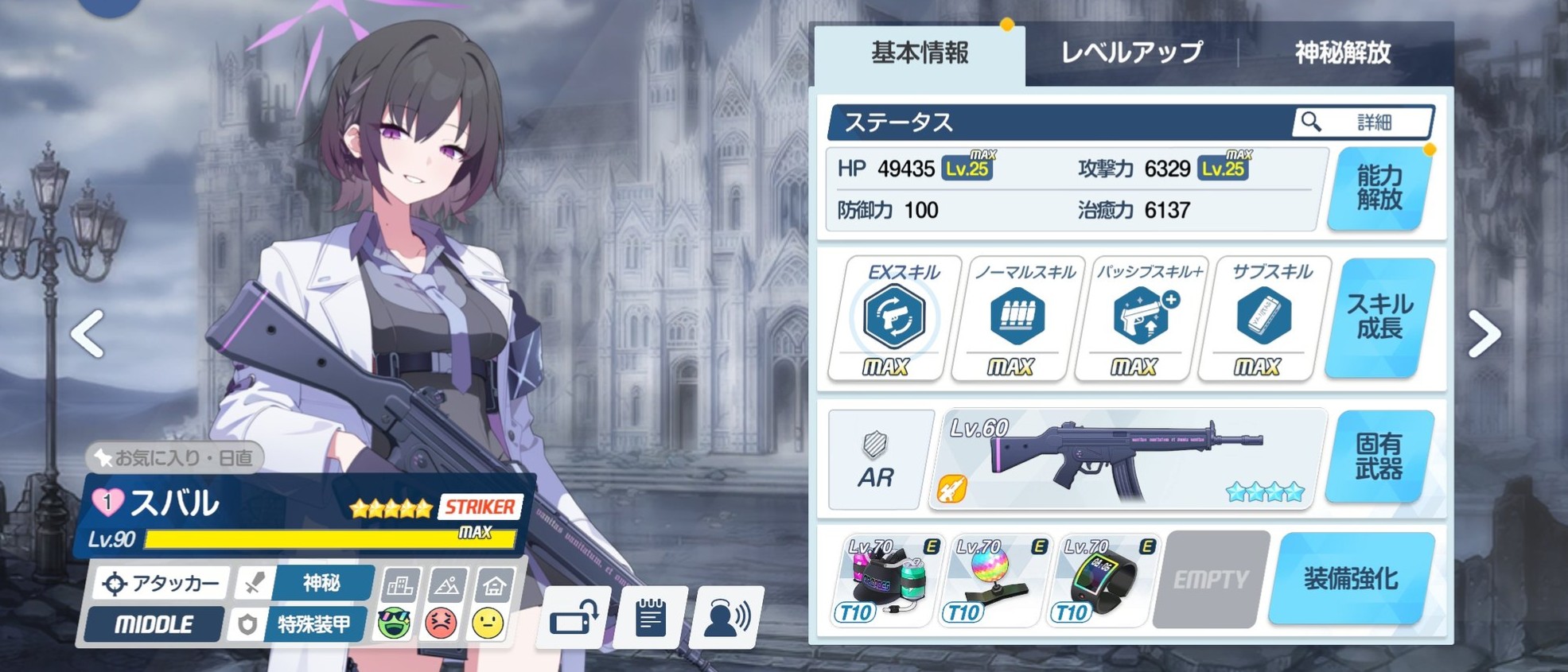Select the Lv.60 assault rifle weapon panel

pos(1127,460)
